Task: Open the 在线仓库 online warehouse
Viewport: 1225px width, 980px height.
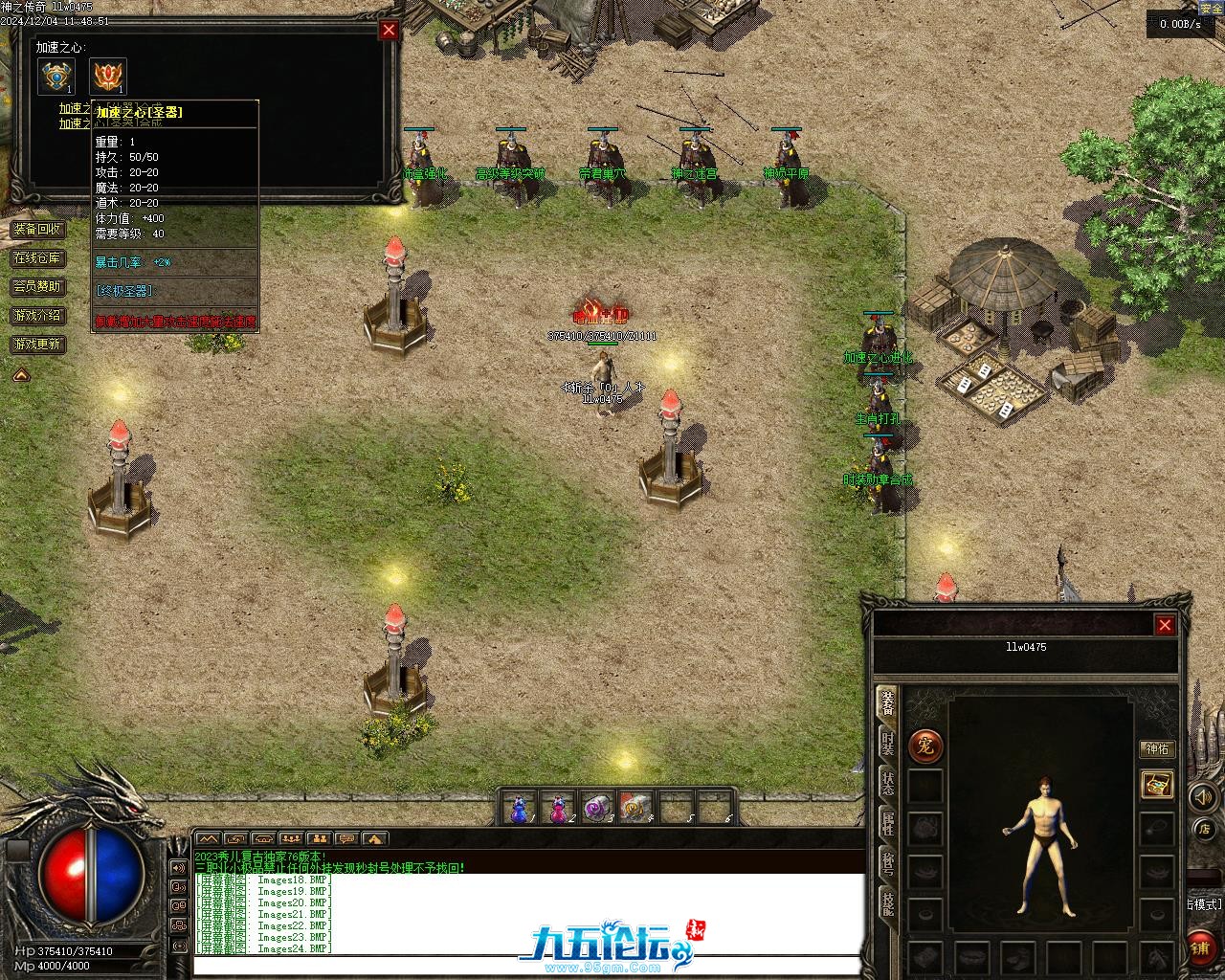Action: 37,258
